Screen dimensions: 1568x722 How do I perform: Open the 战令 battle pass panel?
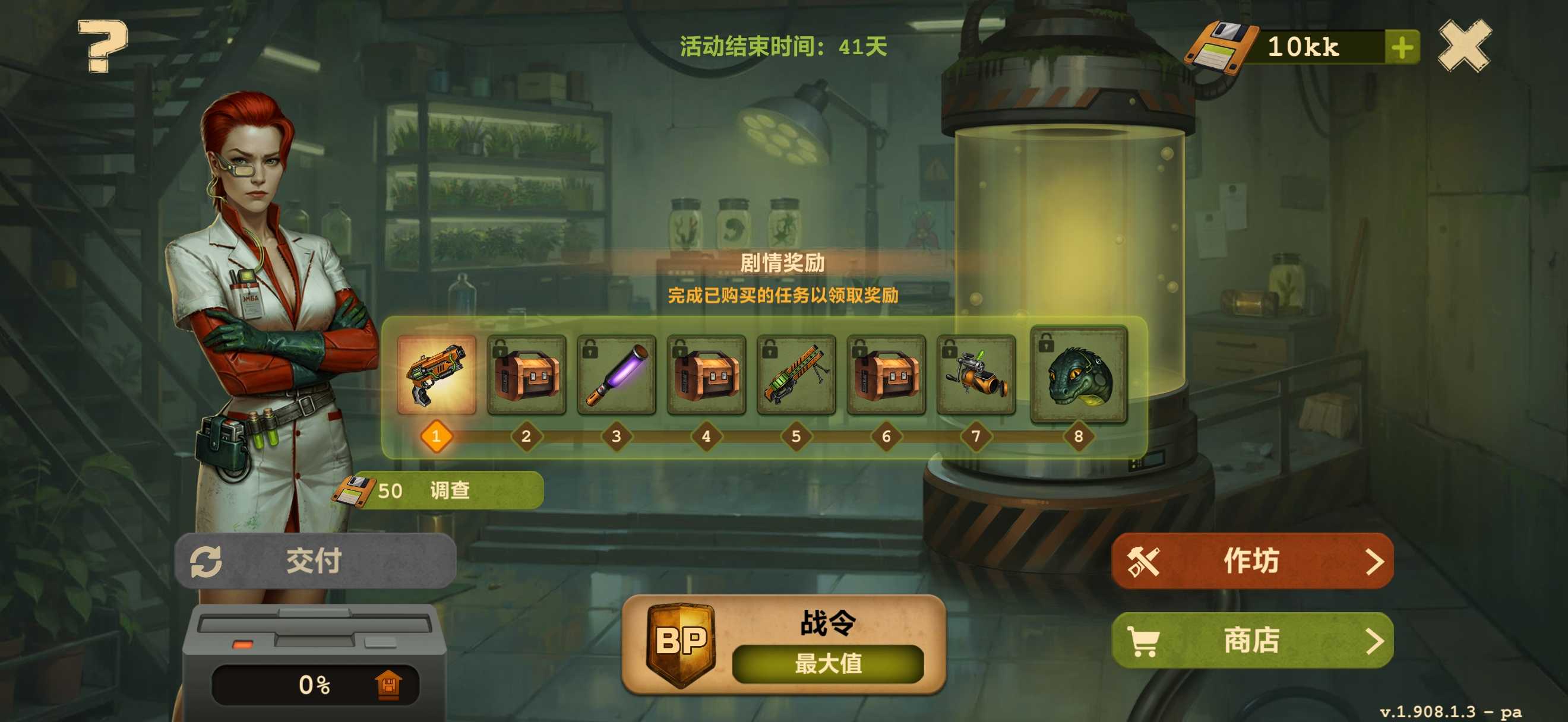point(783,645)
